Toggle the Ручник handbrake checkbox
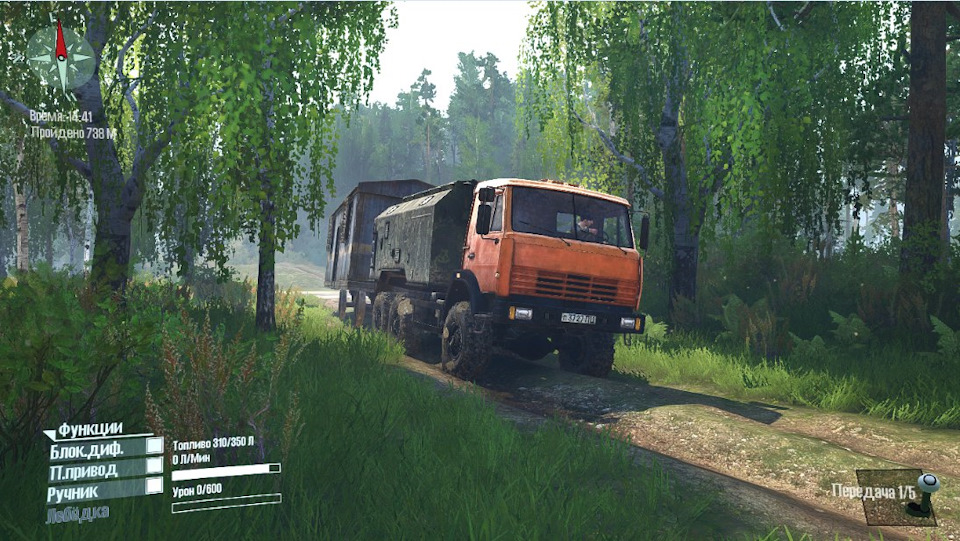Image resolution: width=960 pixels, height=541 pixels. [x=154, y=486]
